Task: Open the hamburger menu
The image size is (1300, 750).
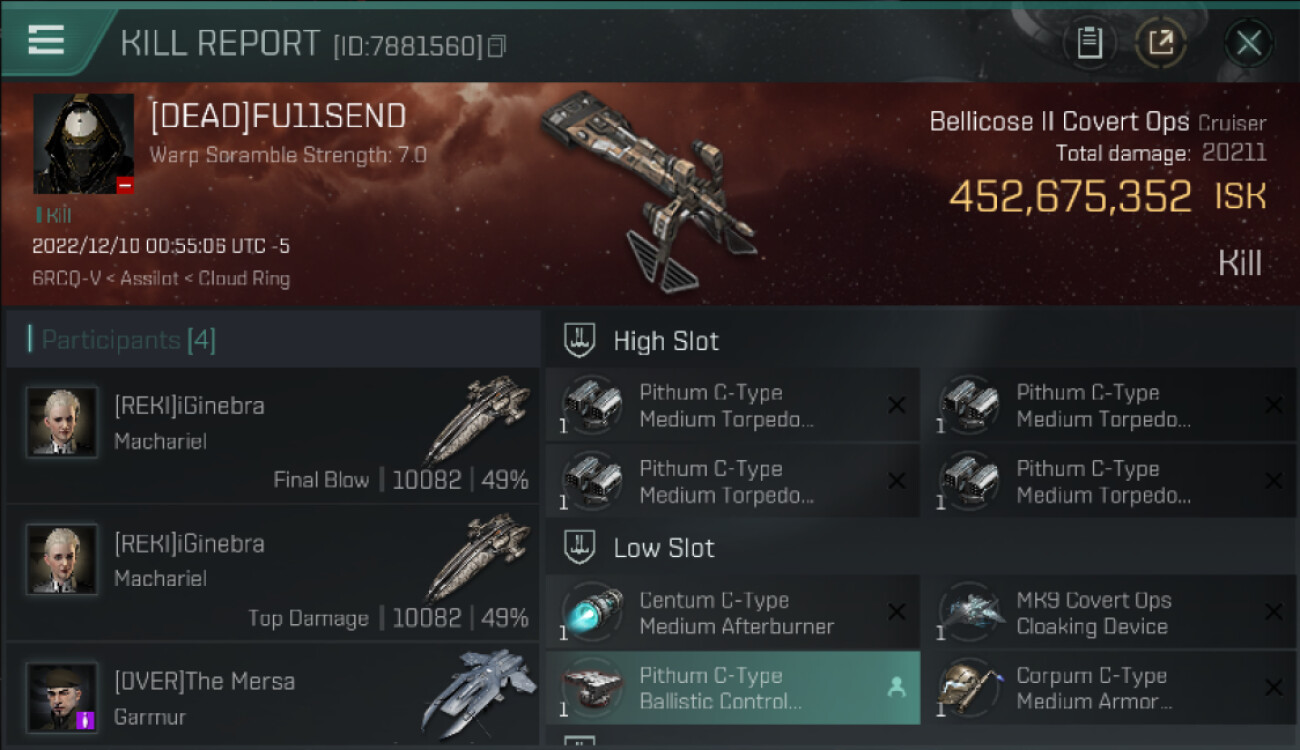Action: coord(46,40)
